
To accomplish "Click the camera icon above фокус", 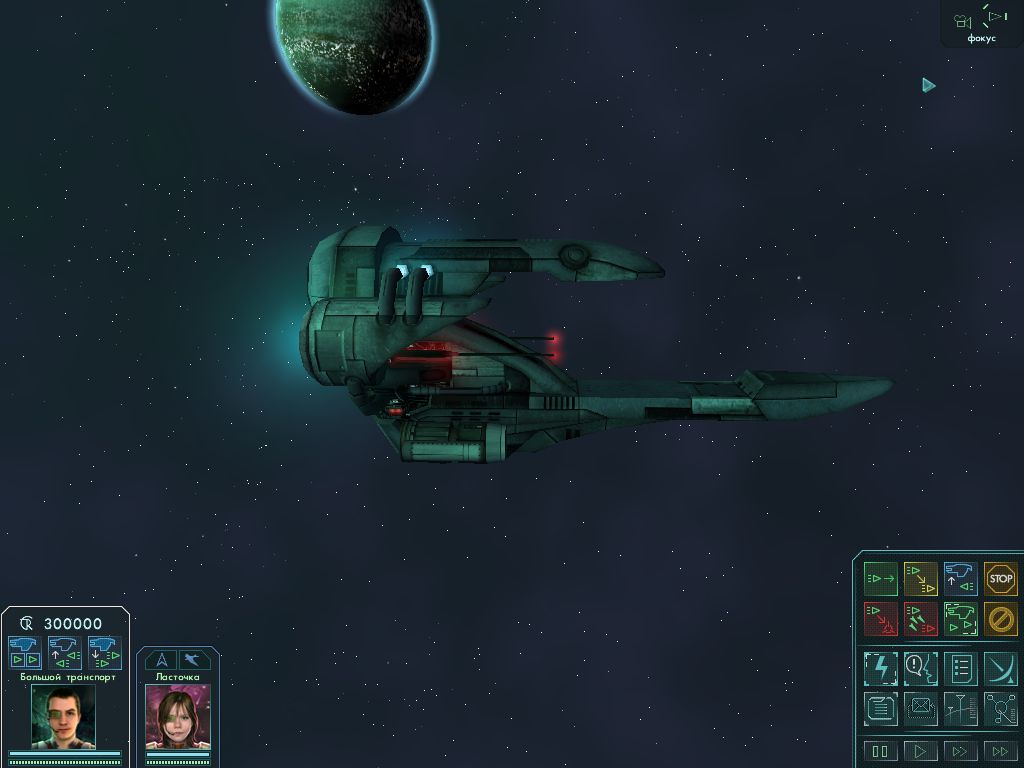I will pyautogui.click(x=962, y=21).
